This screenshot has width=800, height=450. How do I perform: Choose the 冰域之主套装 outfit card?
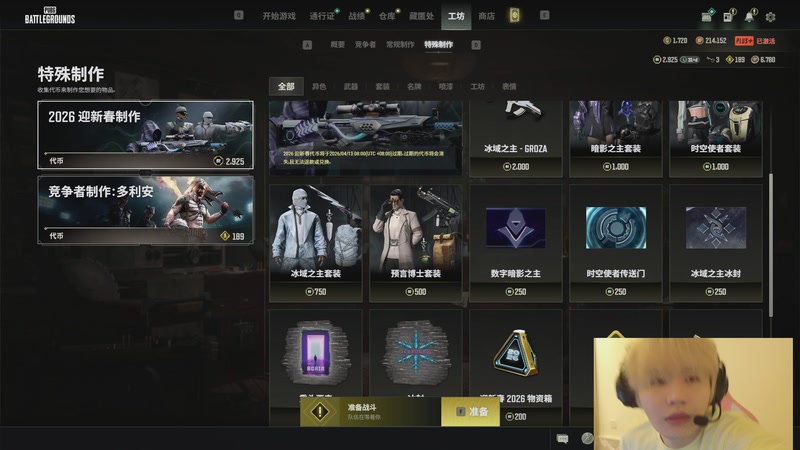coord(316,242)
